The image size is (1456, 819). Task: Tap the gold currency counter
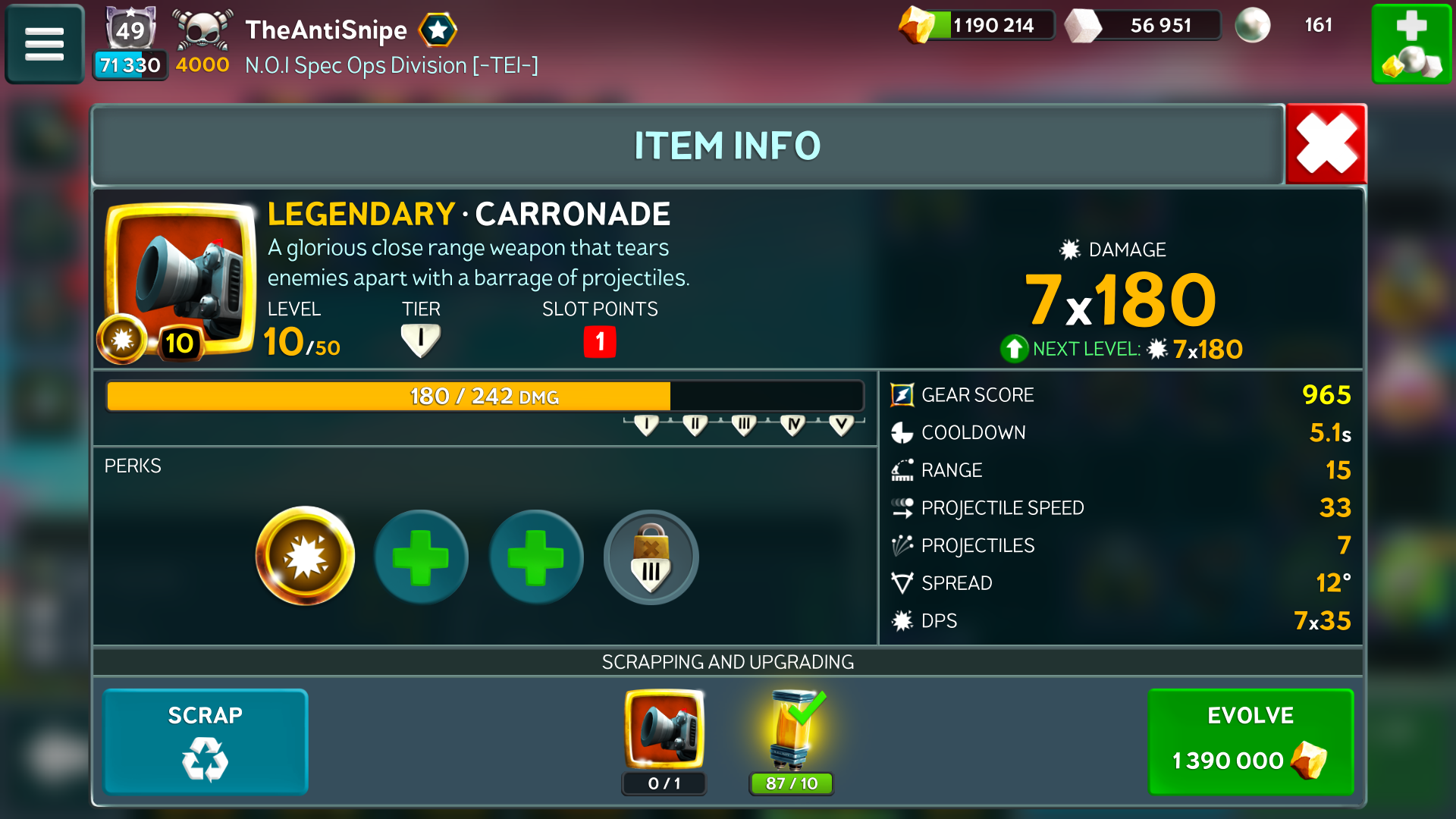pos(977,25)
